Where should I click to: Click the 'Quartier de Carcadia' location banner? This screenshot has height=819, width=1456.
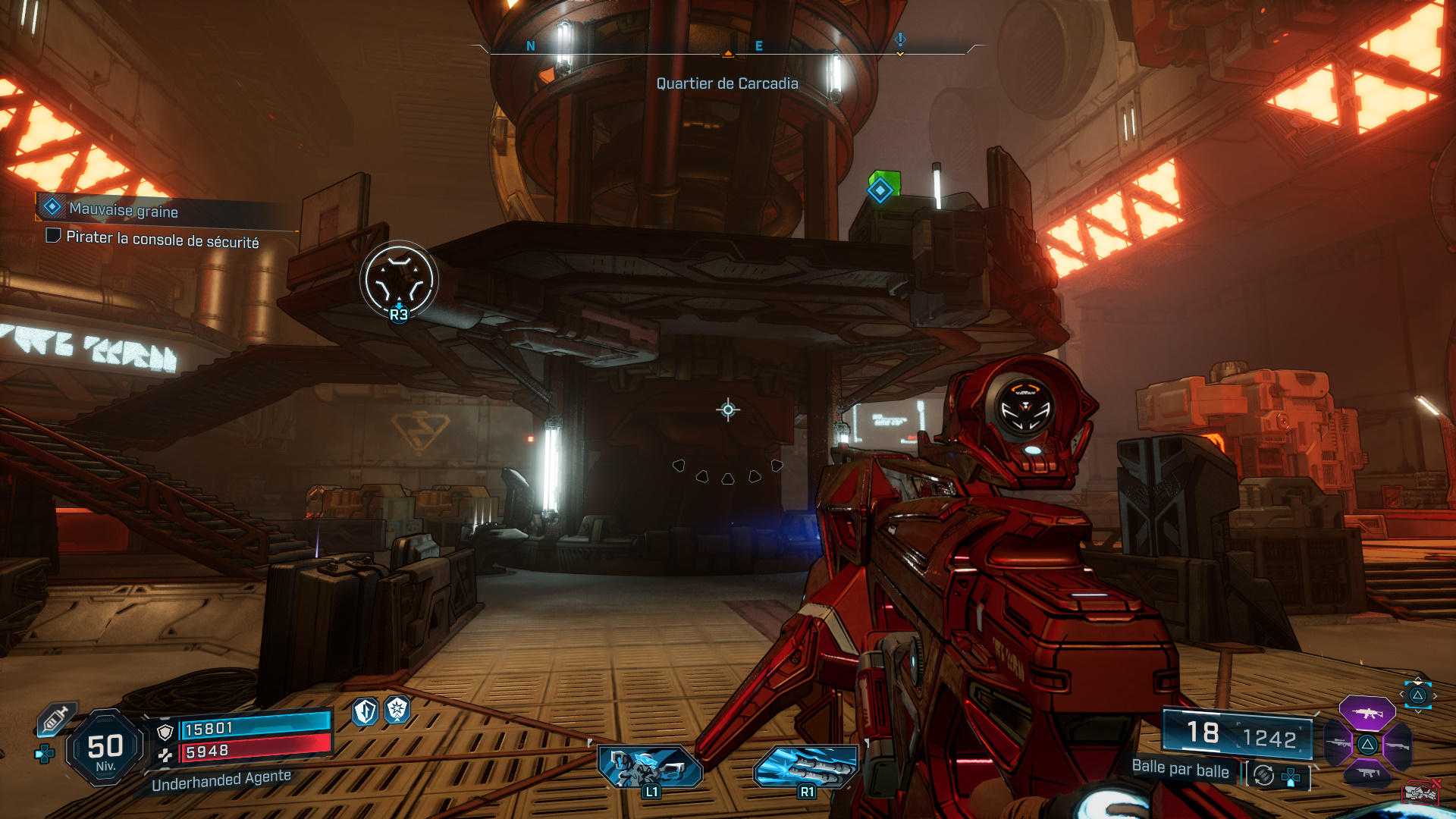point(728,84)
